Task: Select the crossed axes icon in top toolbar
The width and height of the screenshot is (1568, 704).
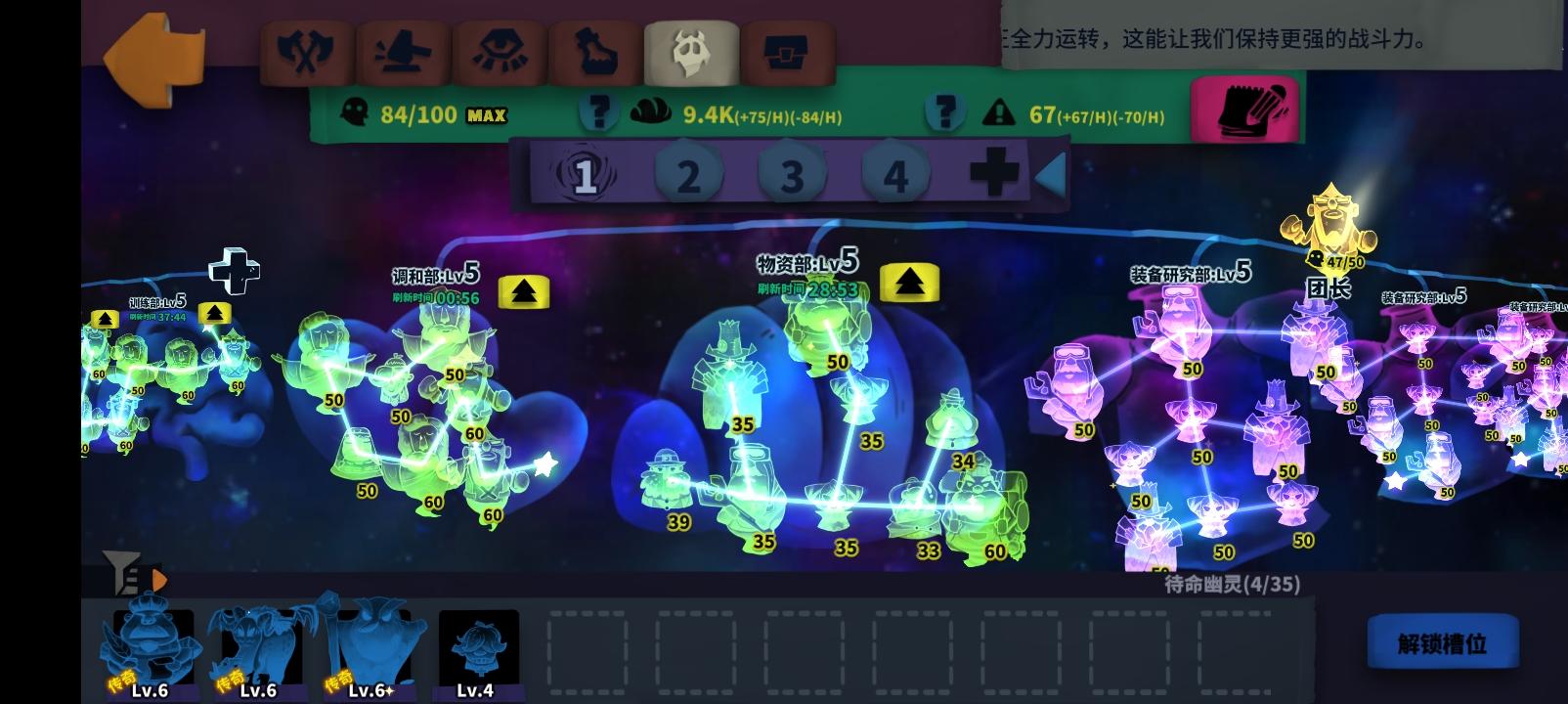Action: [307, 51]
